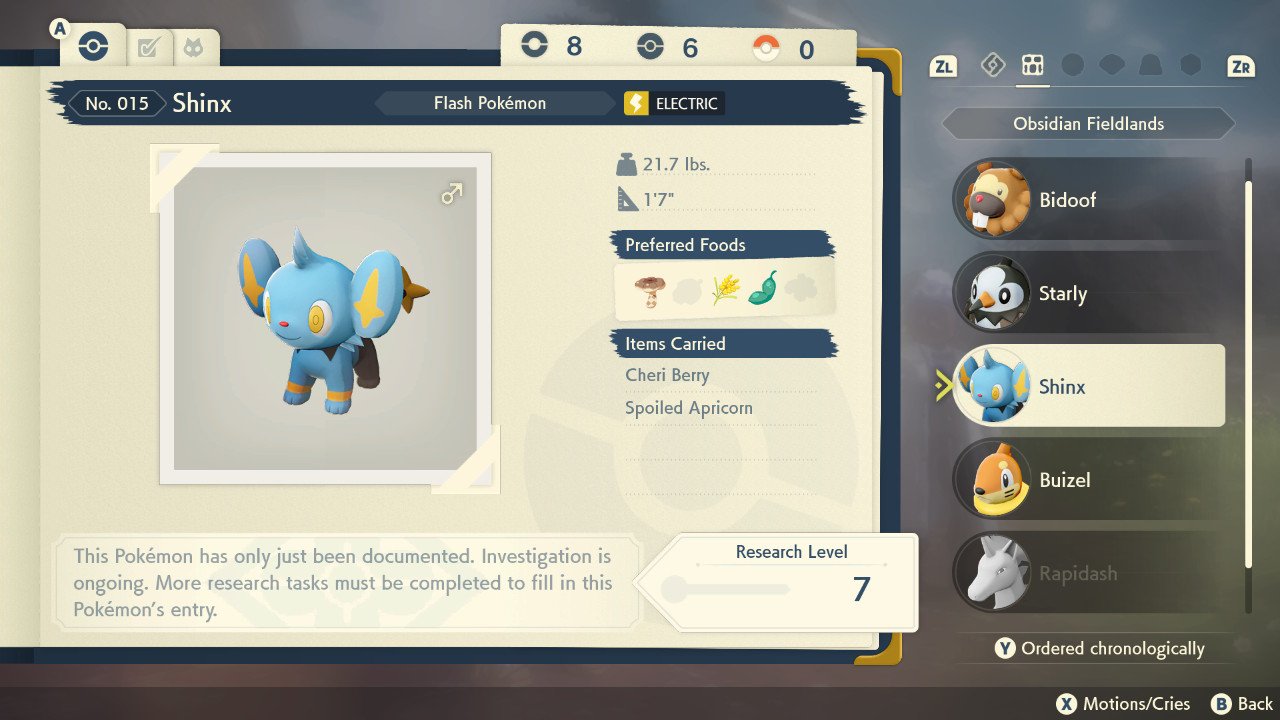Go Back from the Pokédex
1280x720 pixels.
pos(1242,704)
